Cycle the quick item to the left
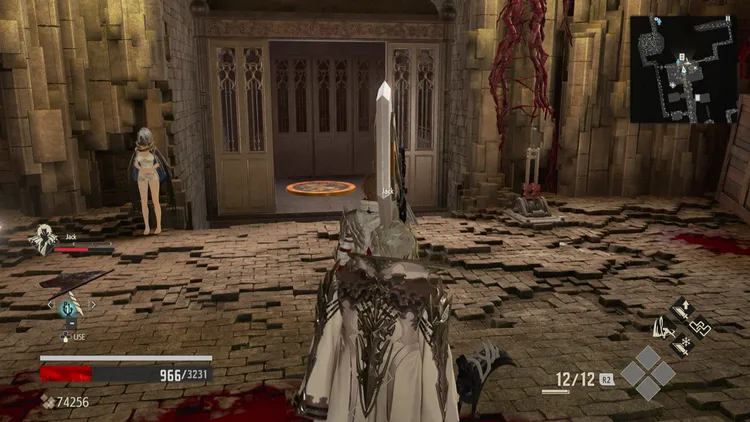Image resolution: width=750 pixels, height=422 pixels. (x=48, y=305)
